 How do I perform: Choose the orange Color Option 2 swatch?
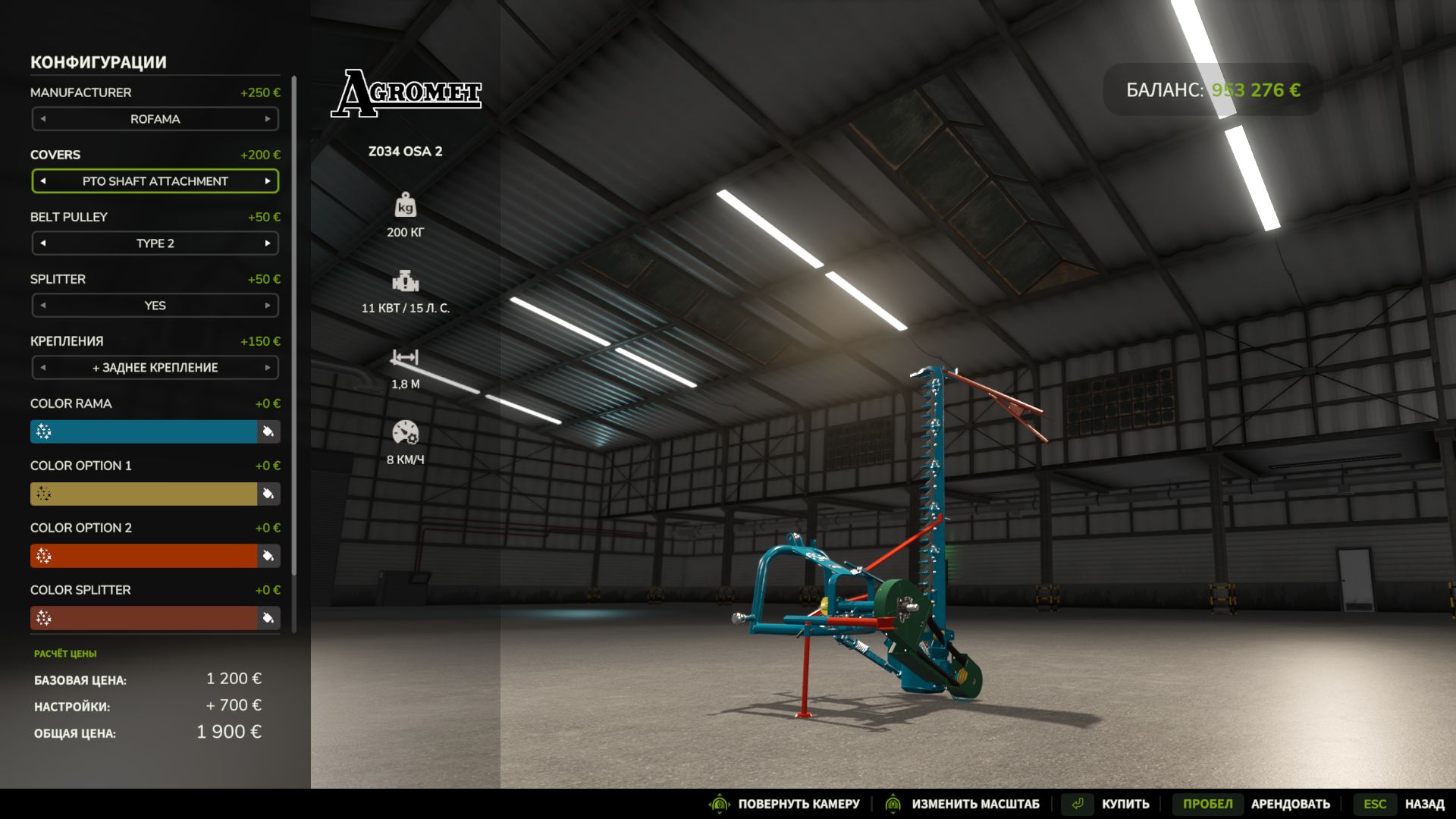click(144, 556)
